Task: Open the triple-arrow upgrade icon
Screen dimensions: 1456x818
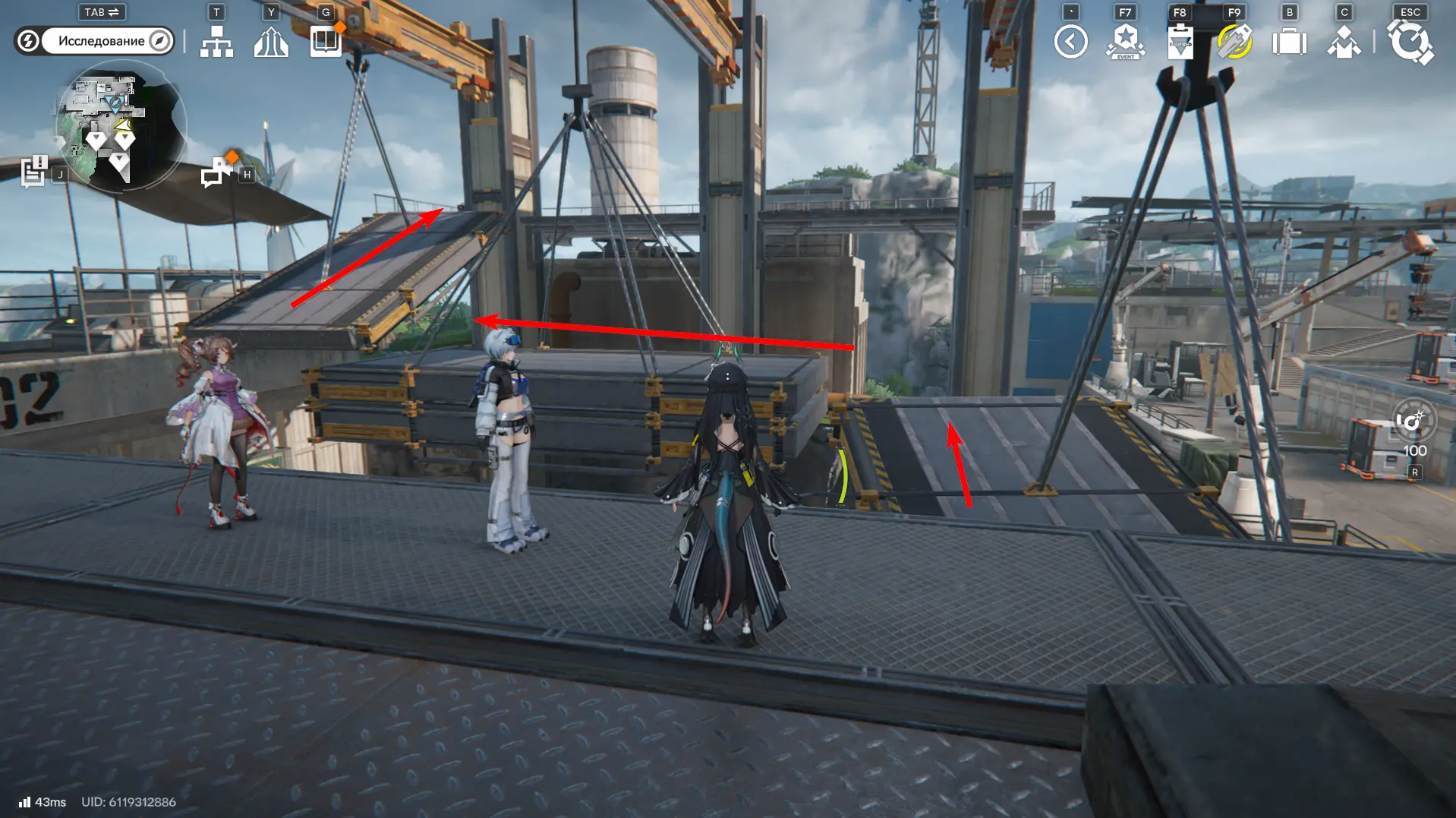Action: click(x=271, y=42)
